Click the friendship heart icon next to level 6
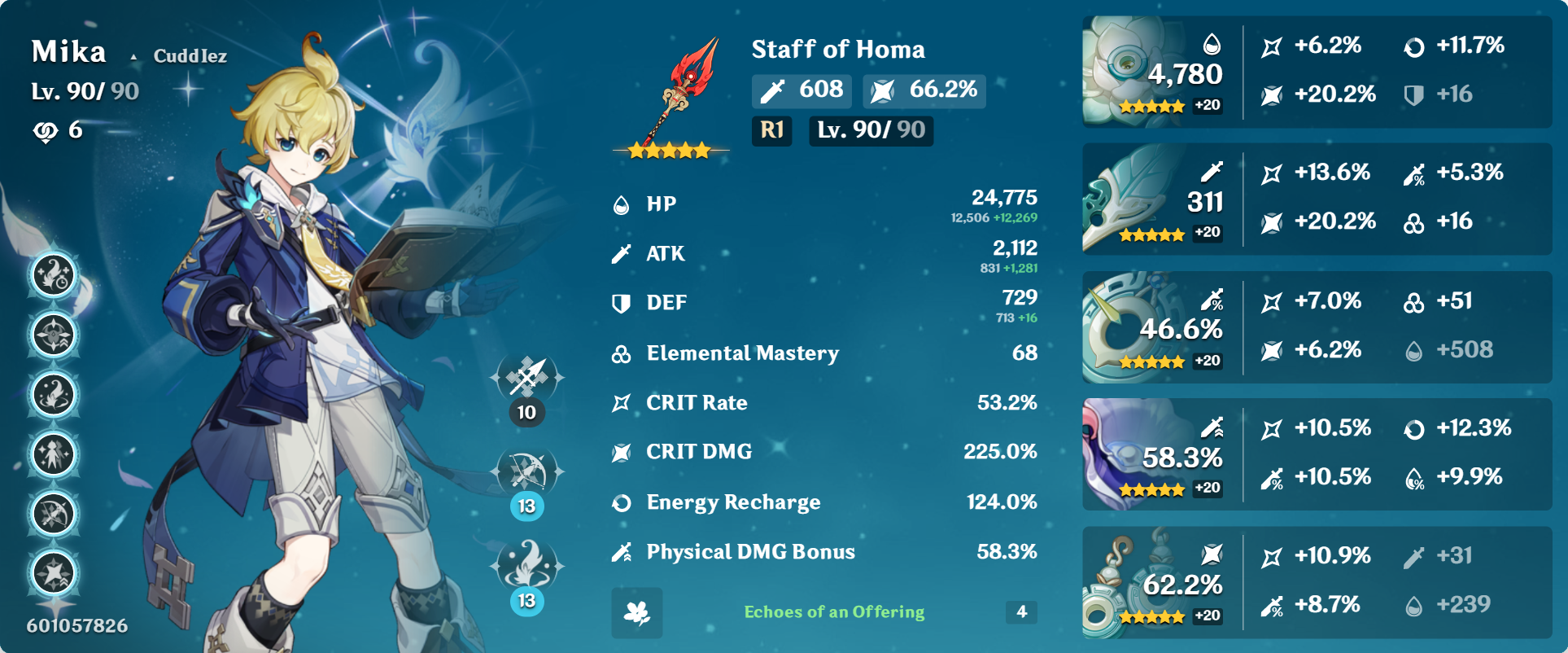Screen dimensions: 1568x653 coord(46,130)
